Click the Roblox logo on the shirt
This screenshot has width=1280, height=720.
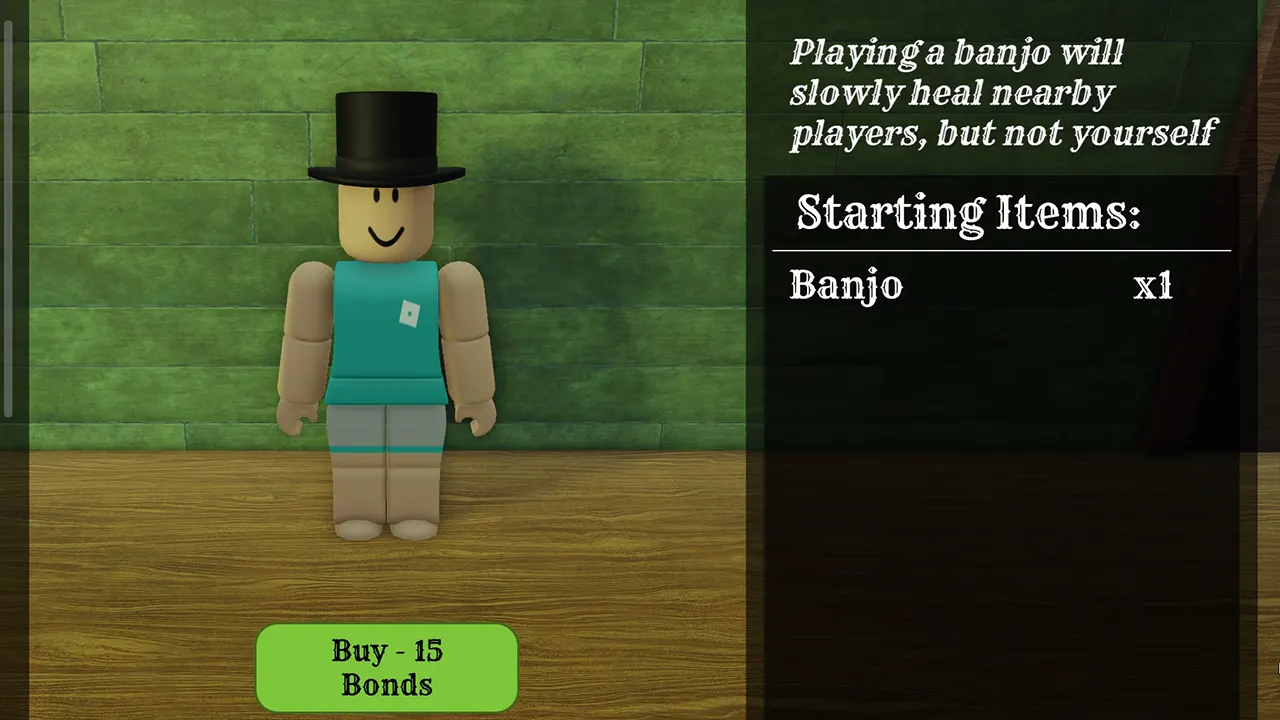pyautogui.click(x=408, y=313)
